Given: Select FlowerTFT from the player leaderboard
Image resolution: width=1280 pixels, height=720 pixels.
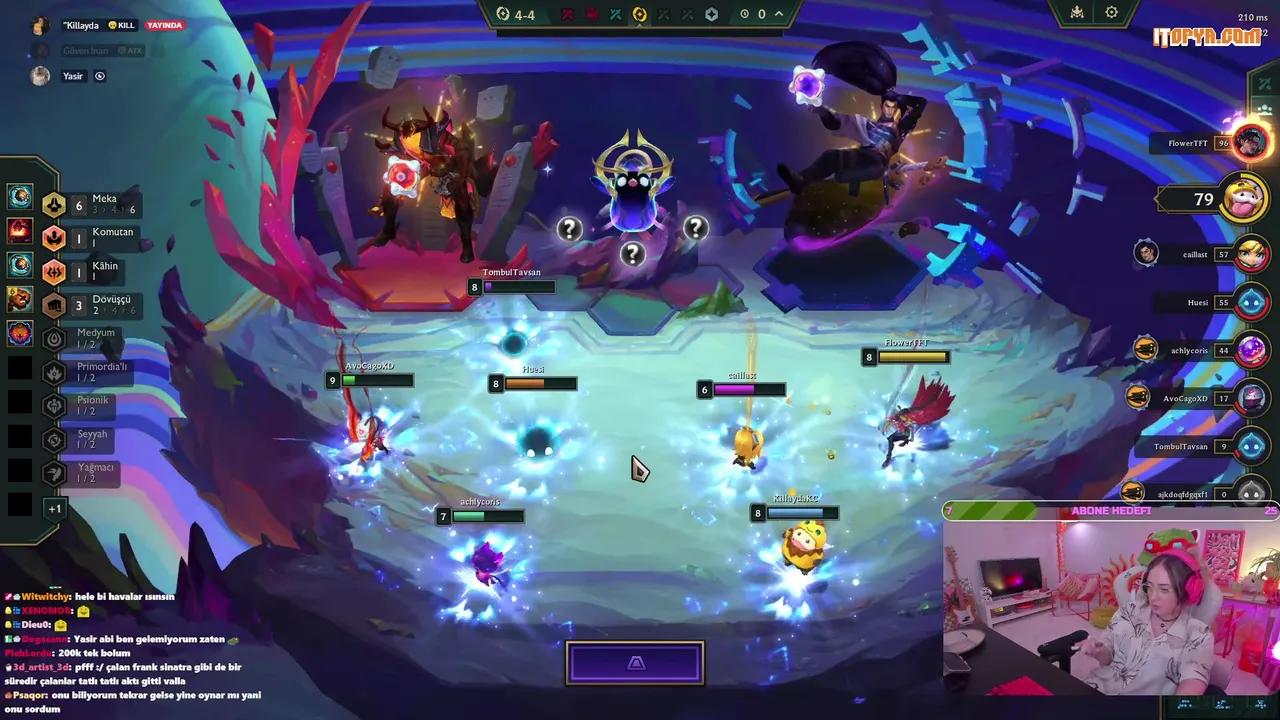Looking at the screenshot, I should coord(1190,142).
